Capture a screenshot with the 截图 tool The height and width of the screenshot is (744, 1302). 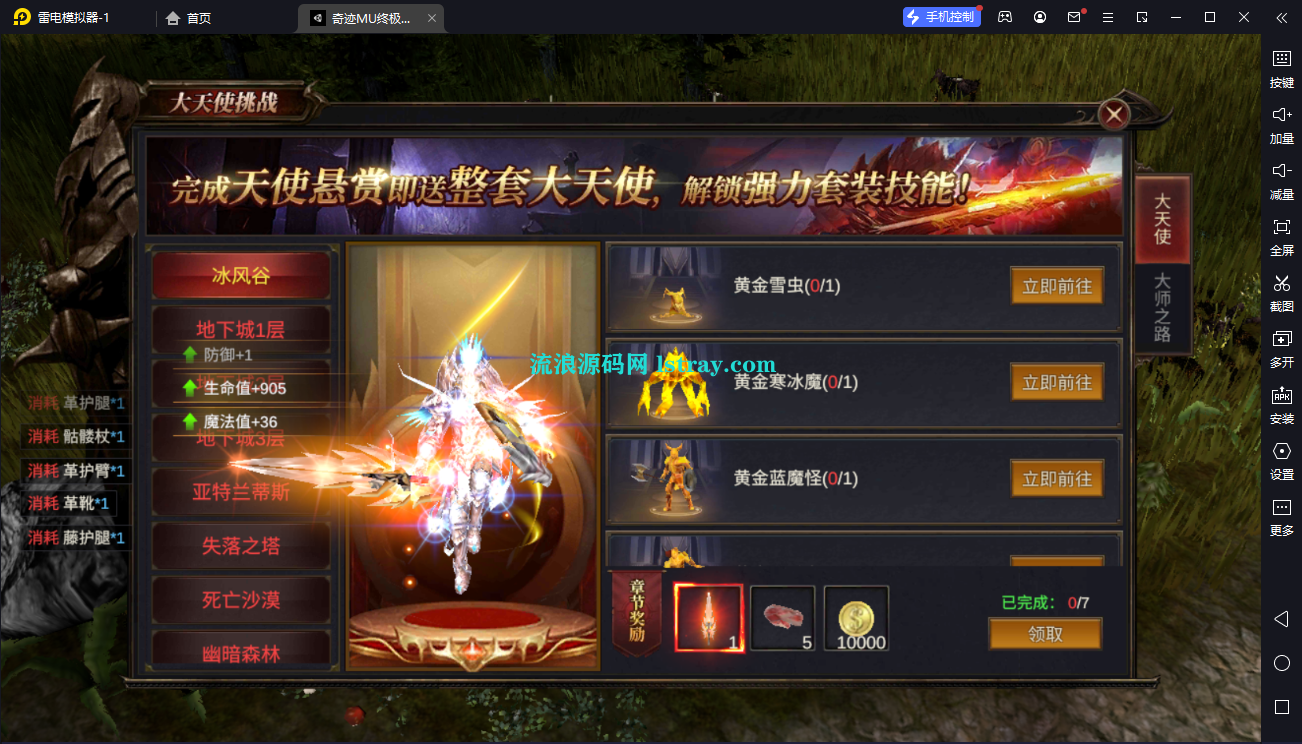tap(1281, 292)
